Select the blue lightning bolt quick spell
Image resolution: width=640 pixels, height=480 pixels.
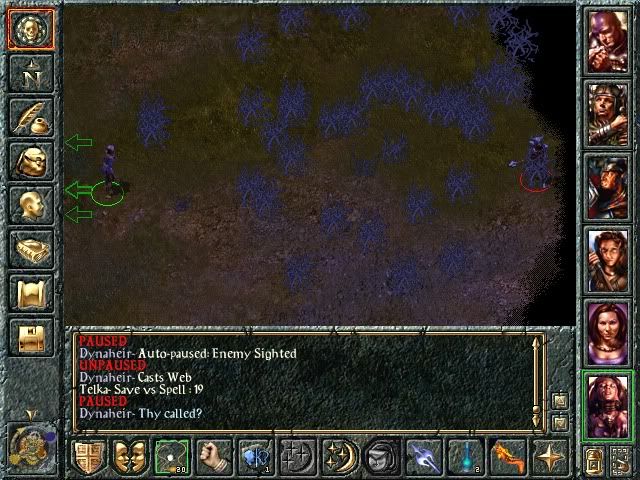(x=423, y=456)
